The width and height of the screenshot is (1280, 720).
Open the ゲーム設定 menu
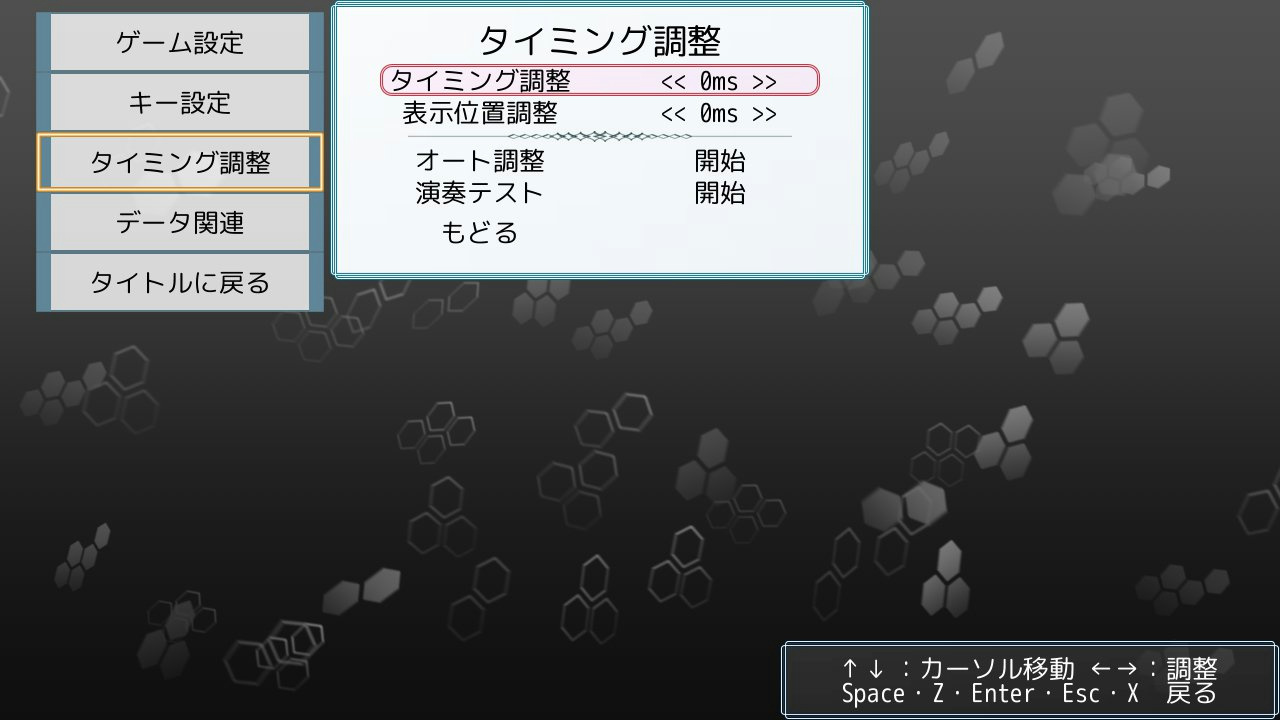coord(180,43)
